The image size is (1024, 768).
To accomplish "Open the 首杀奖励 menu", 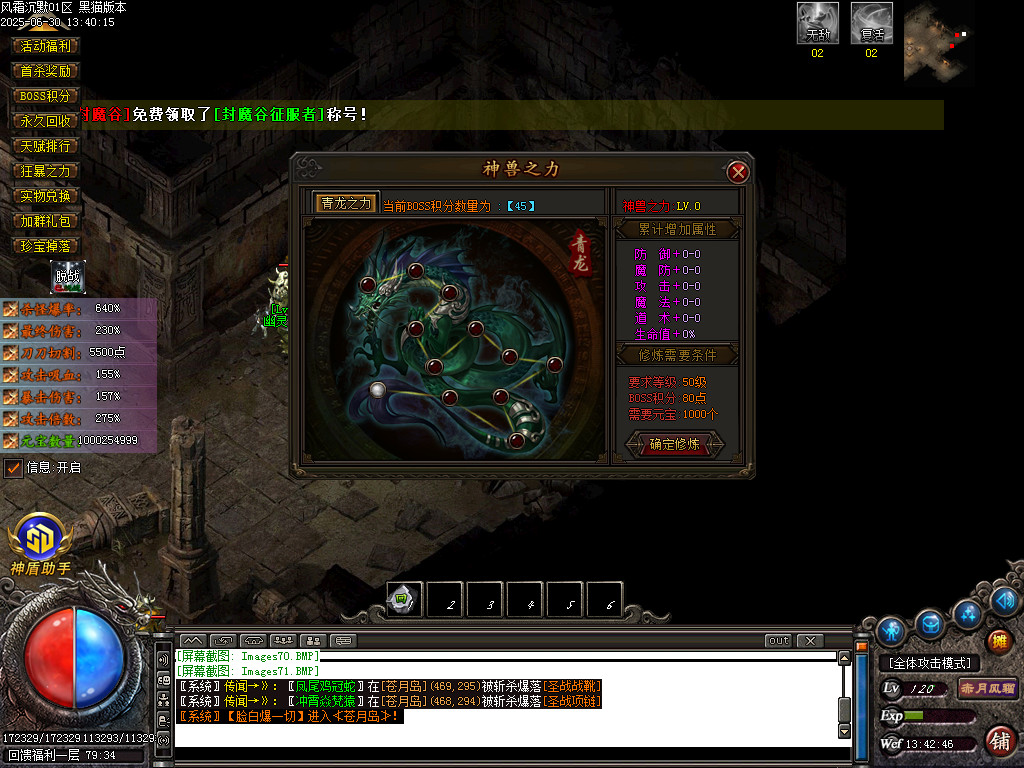I will (x=47, y=71).
